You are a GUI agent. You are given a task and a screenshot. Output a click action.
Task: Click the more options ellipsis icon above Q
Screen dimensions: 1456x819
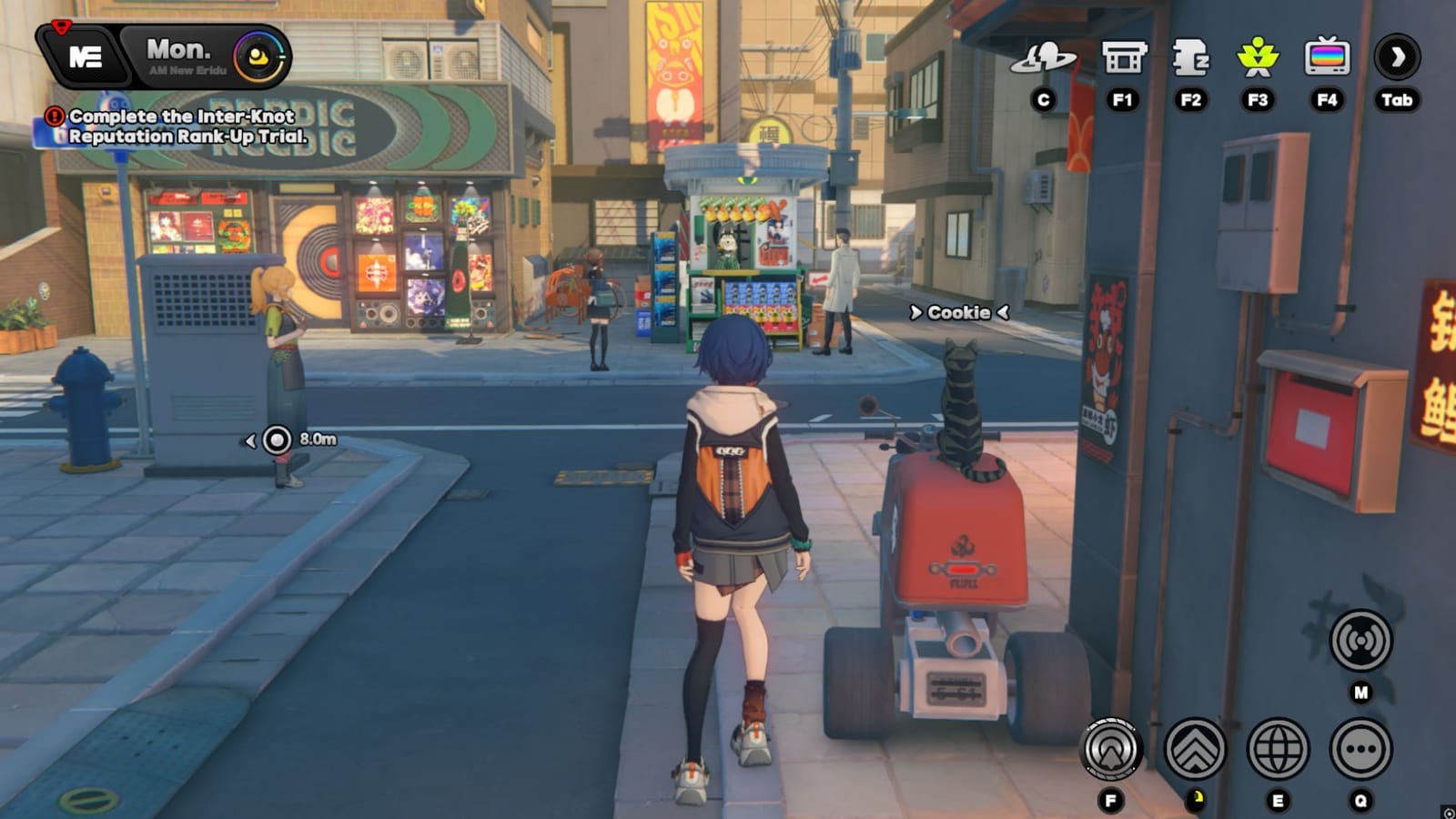click(1358, 751)
